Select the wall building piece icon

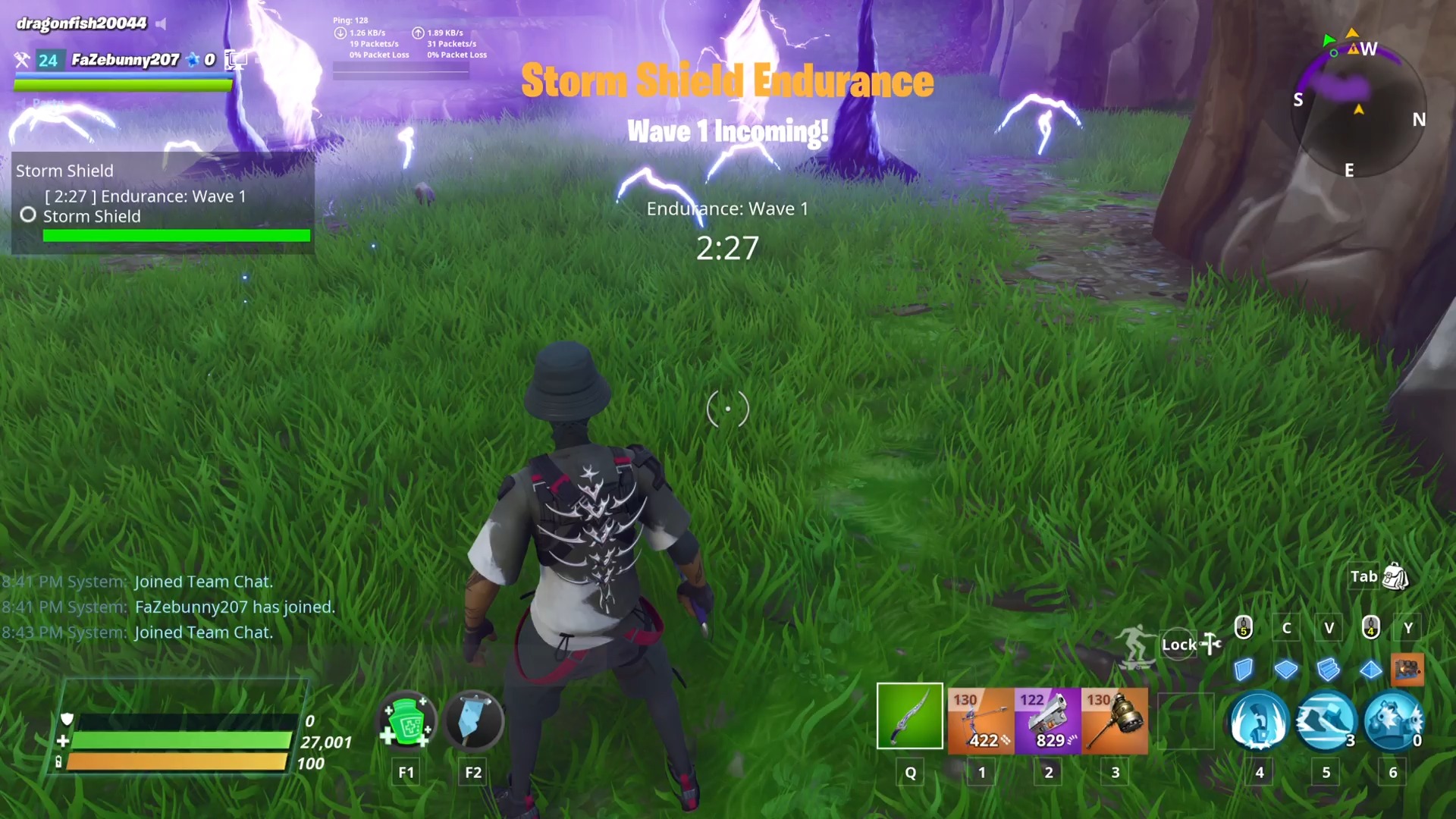(x=1244, y=671)
